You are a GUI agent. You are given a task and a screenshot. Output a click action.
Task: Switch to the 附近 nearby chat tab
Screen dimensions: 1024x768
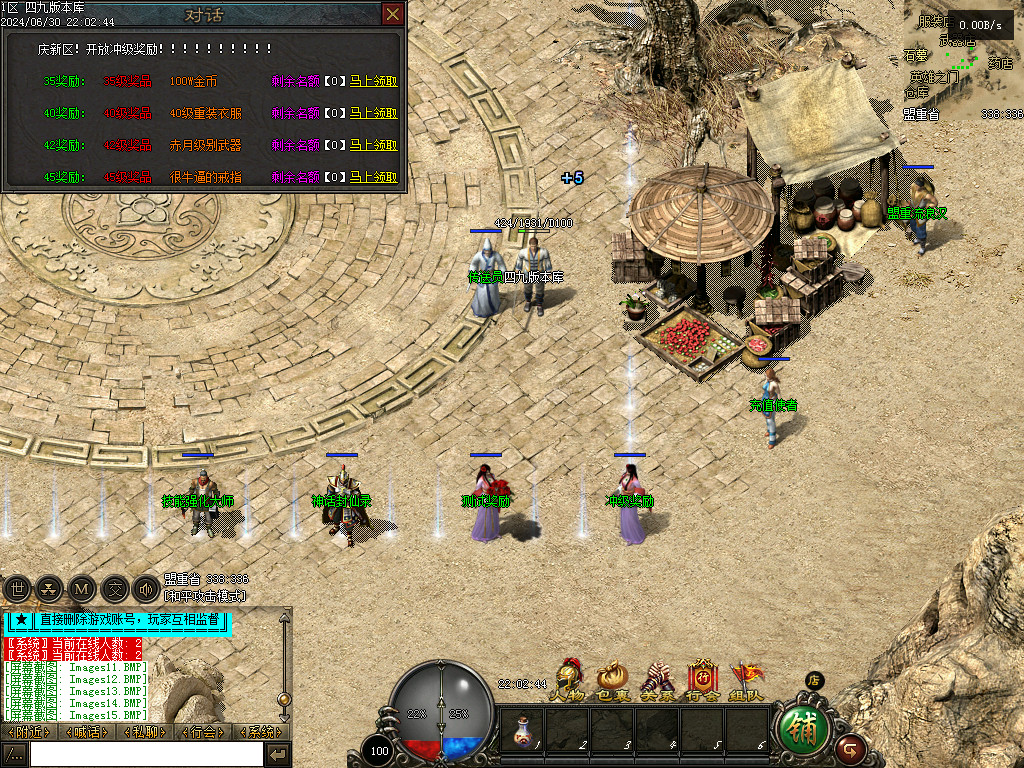(x=30, y=732)
